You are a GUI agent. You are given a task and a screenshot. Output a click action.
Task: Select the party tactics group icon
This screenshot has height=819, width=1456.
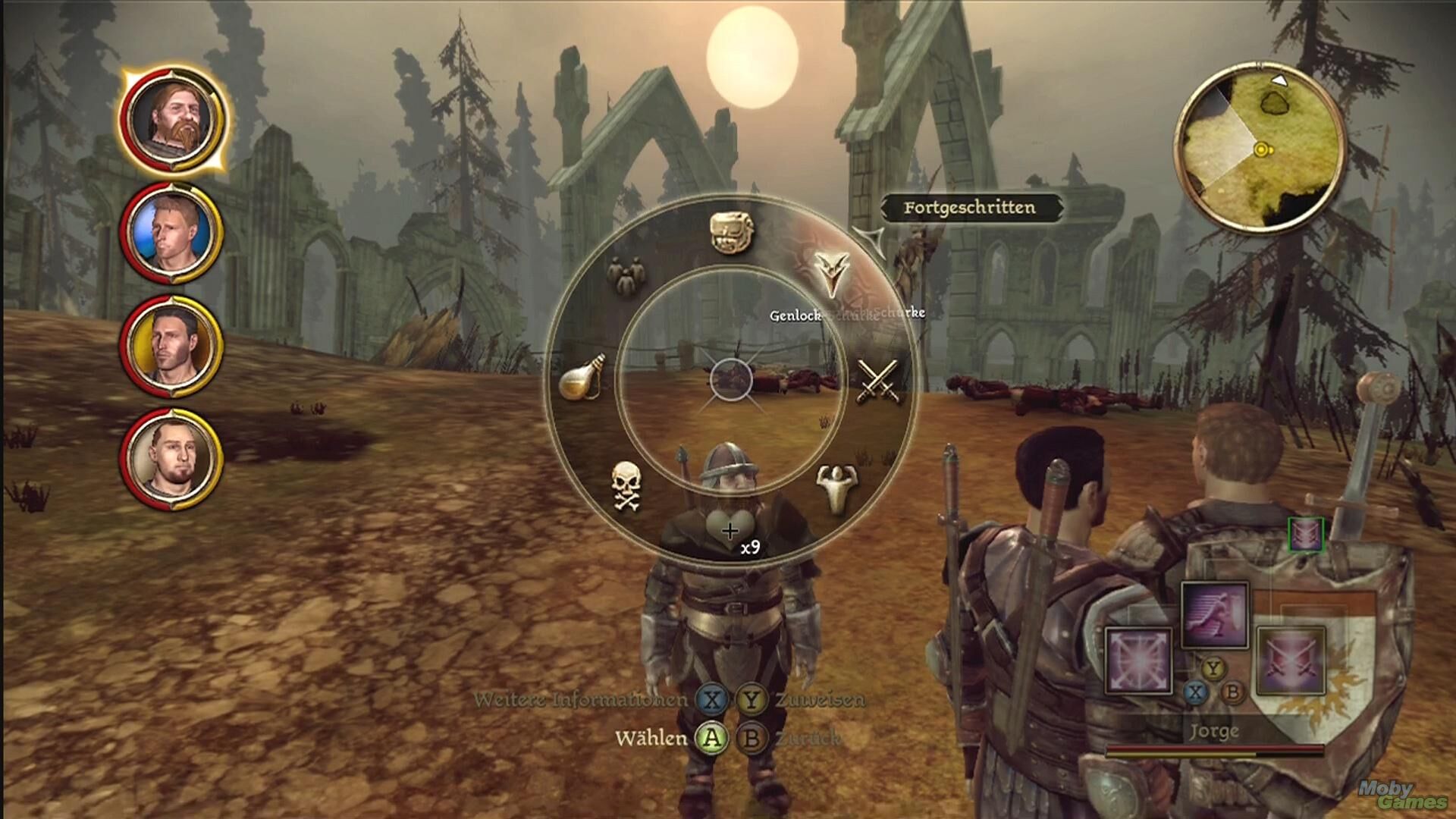pos(625,275)
